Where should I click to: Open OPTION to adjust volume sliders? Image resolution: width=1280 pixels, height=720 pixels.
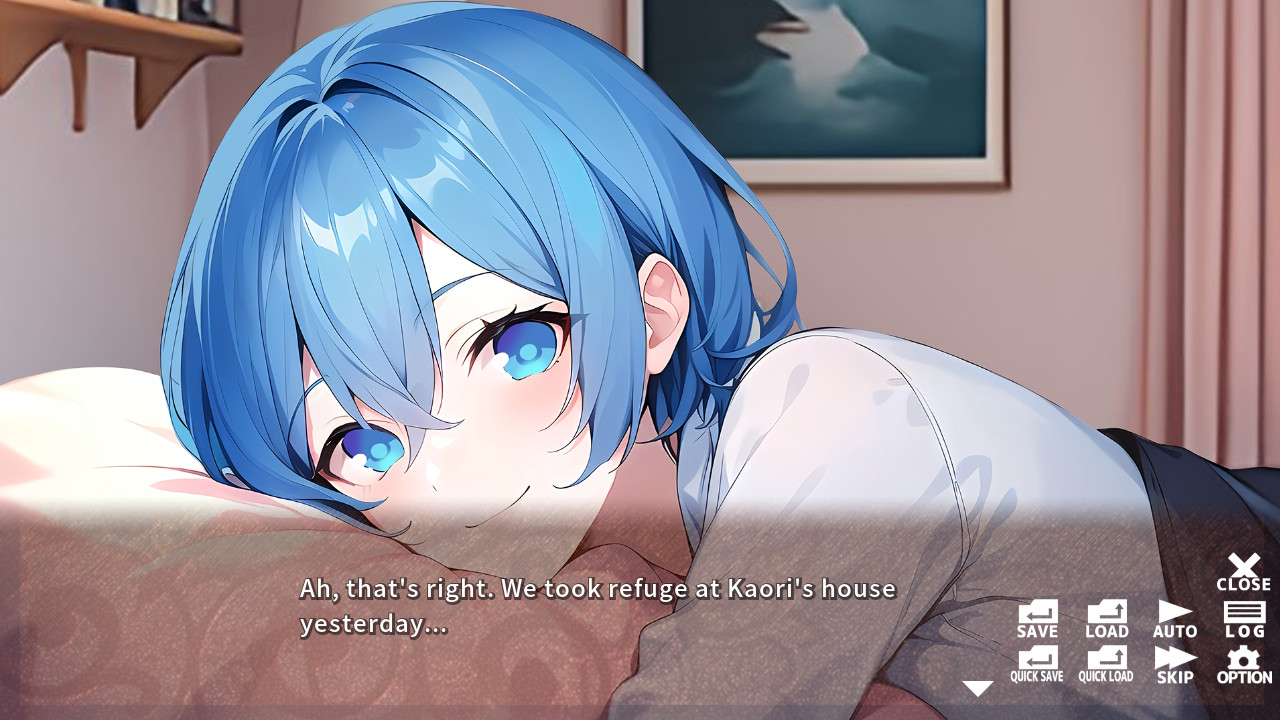pyautogui.click(x=1243, y=664)
